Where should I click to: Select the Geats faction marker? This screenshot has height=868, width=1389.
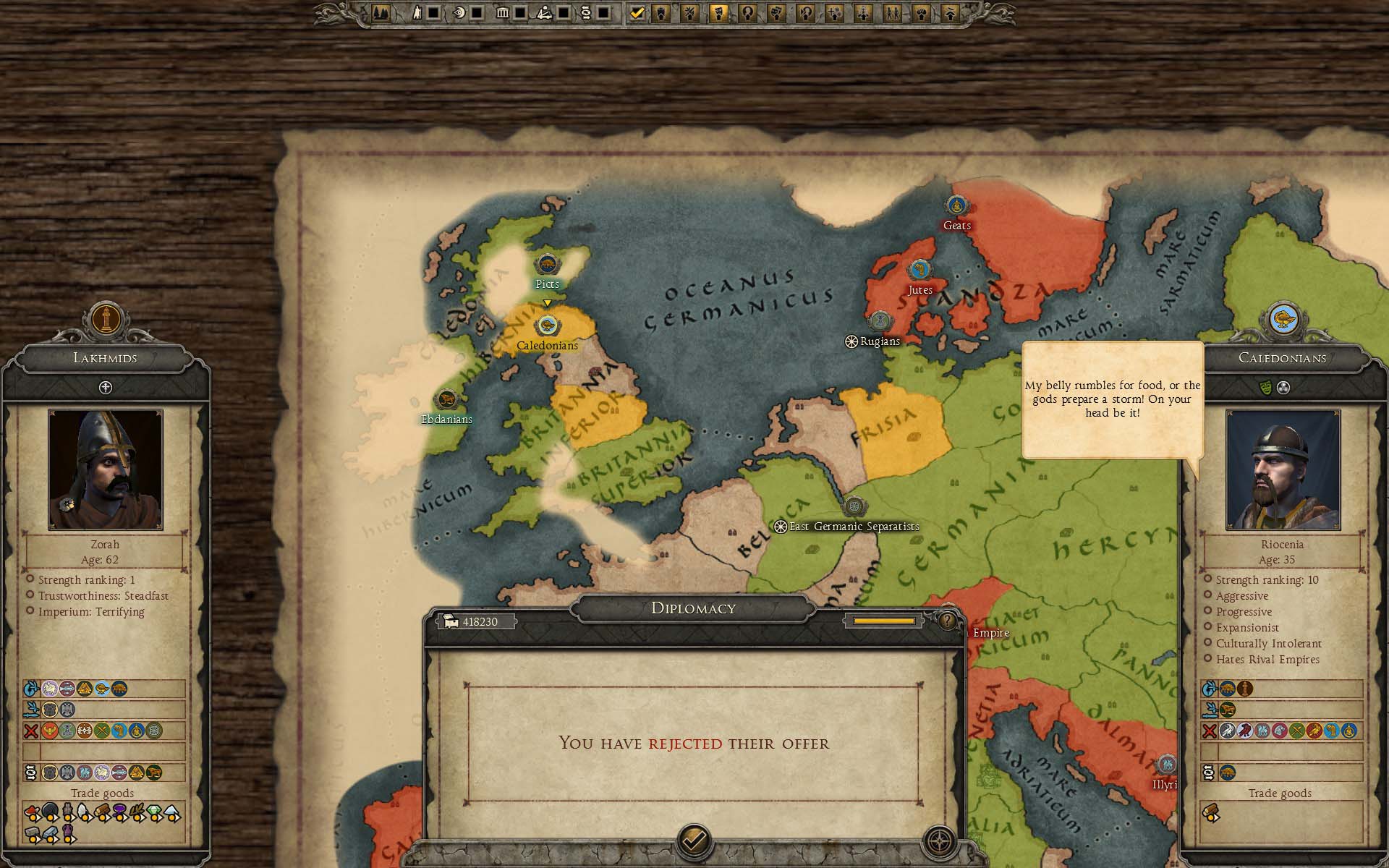click(956, 206)
